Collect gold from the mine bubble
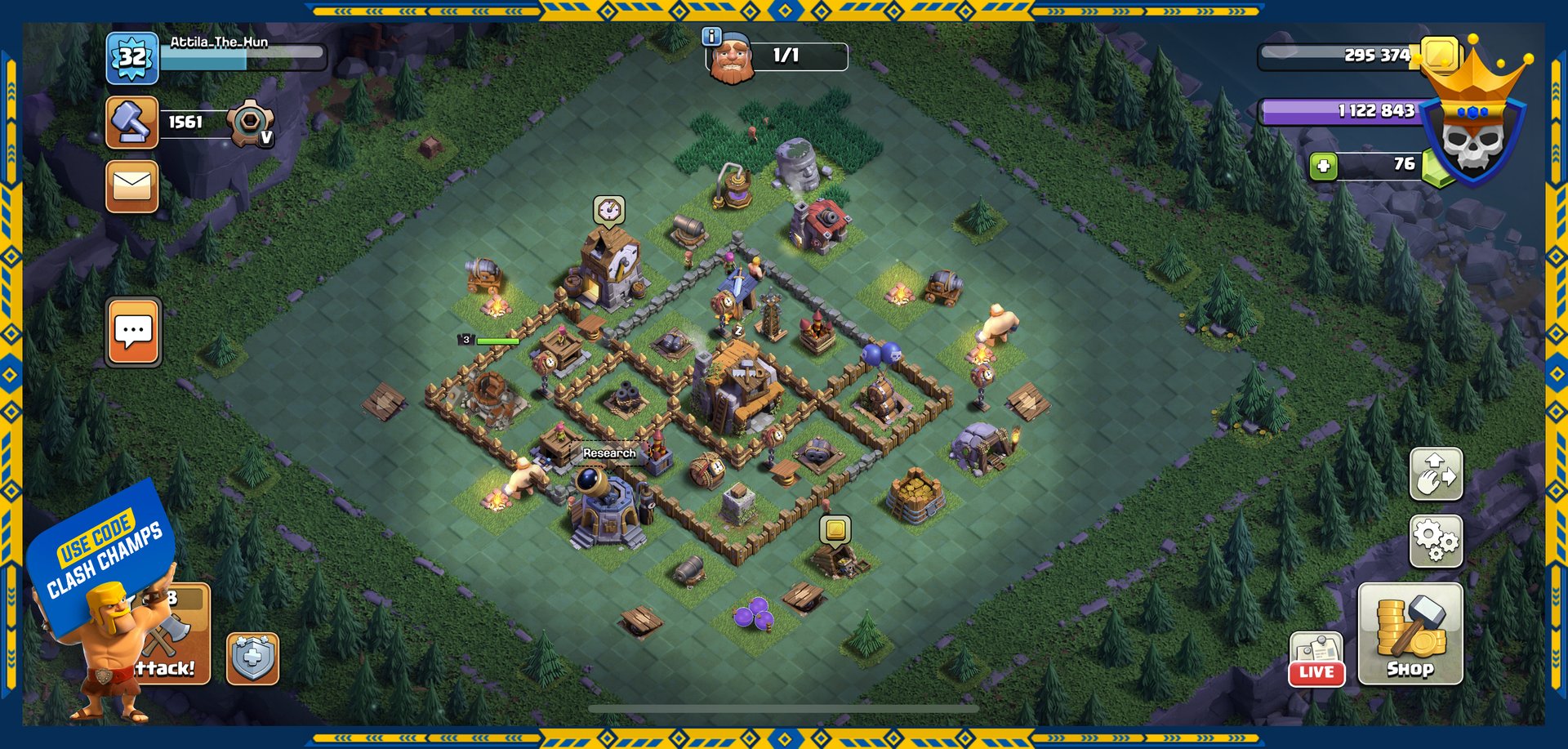Viewport: 1568px width, 749px height. click(x=835, y=530)
